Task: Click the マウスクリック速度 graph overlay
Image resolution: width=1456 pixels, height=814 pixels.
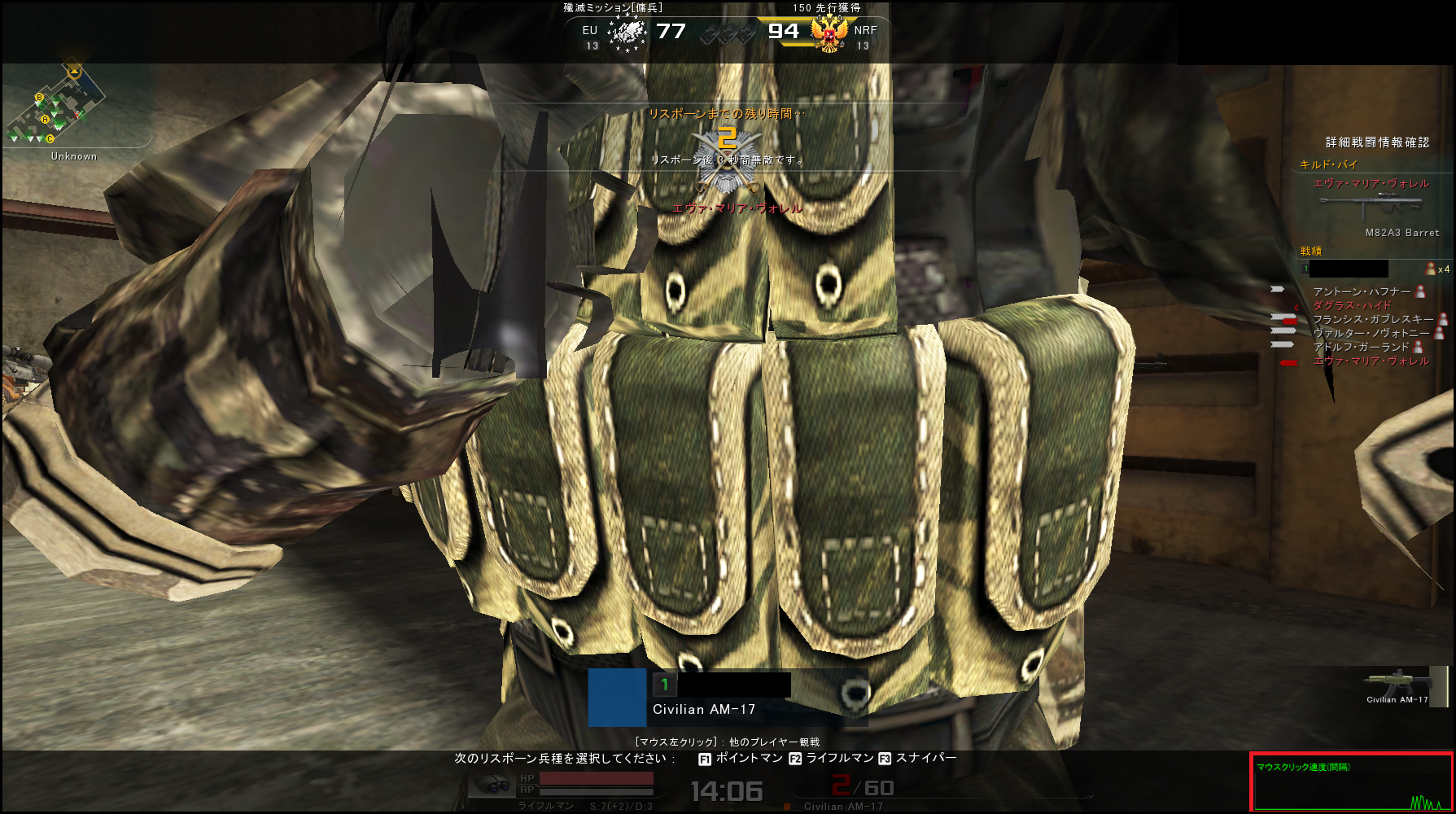Action: click(x=1351, y=782)
